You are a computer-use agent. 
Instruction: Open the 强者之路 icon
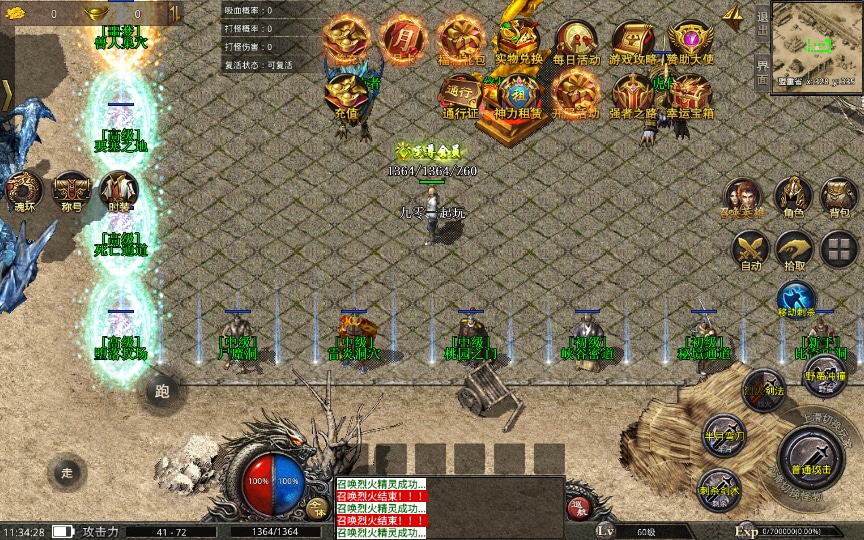(x=633, y=94)
